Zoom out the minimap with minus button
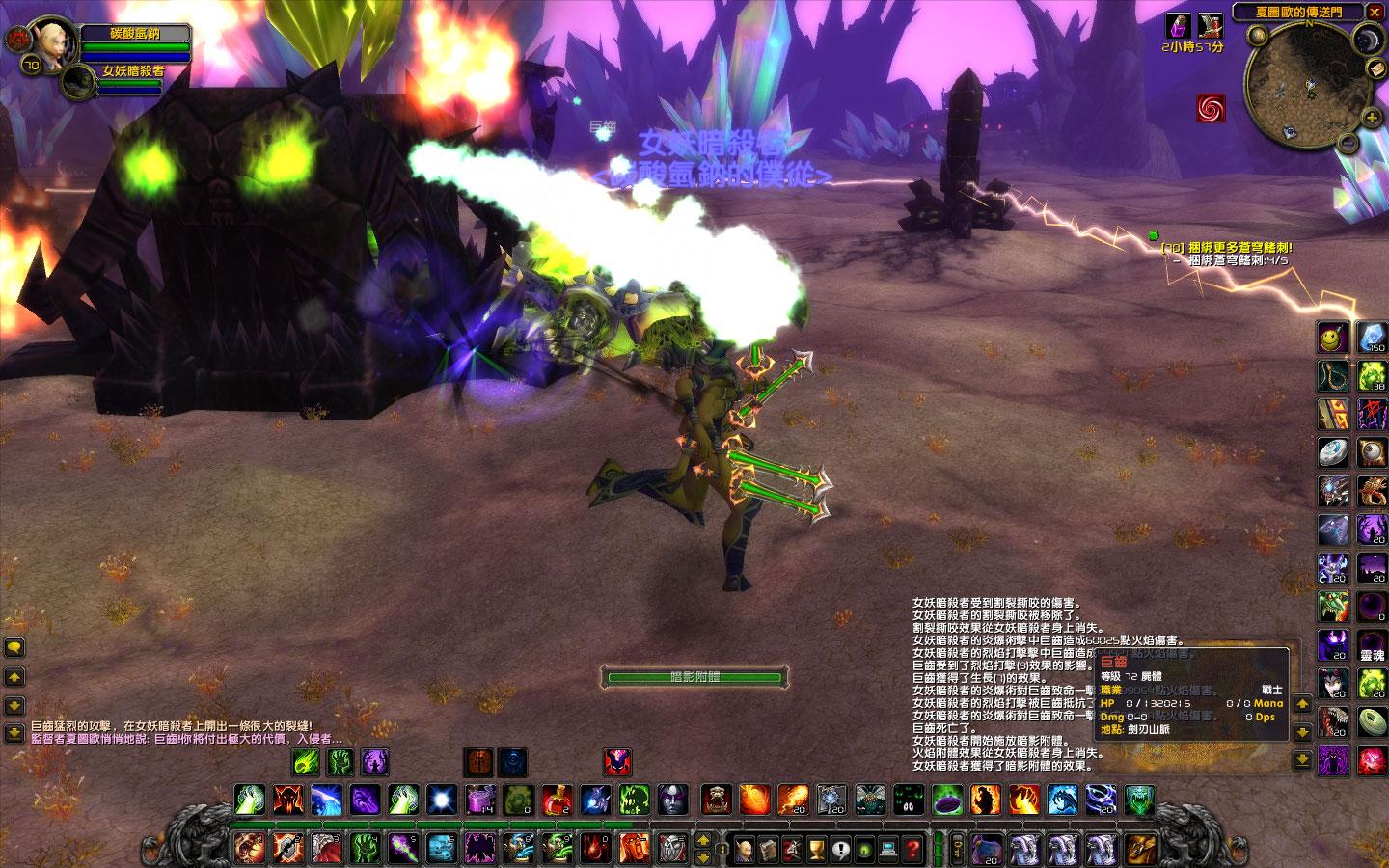This screenshot has width=1389, height=868. point(1348,143)
